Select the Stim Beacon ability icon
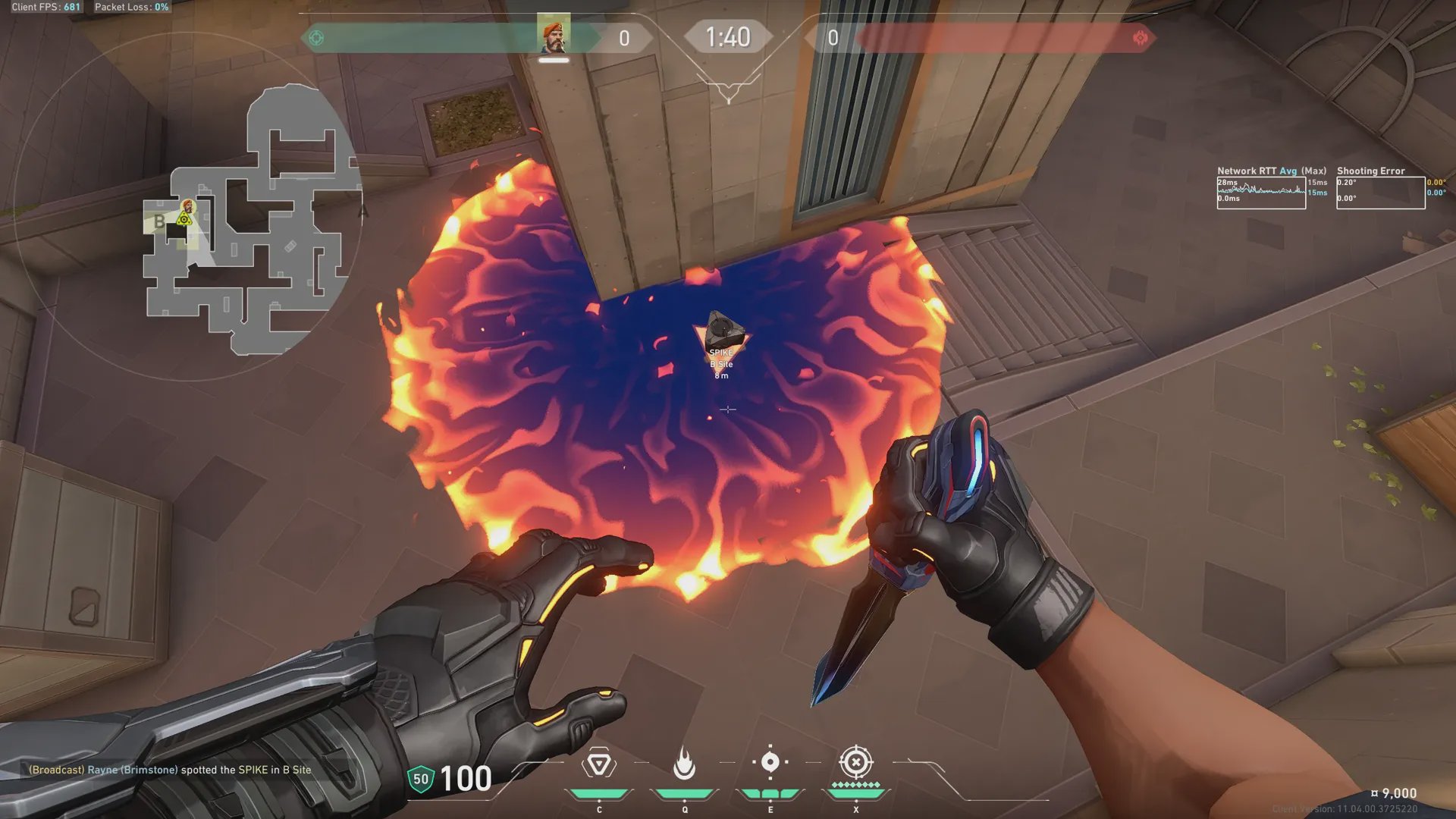1456x819 pixels. coord(598,764)
